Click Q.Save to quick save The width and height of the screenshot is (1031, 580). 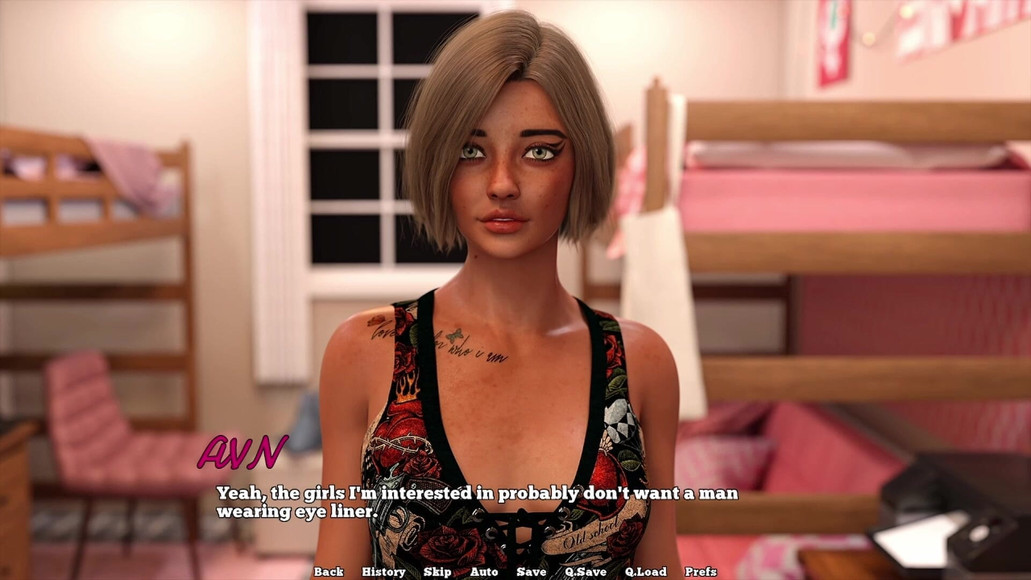585,572
